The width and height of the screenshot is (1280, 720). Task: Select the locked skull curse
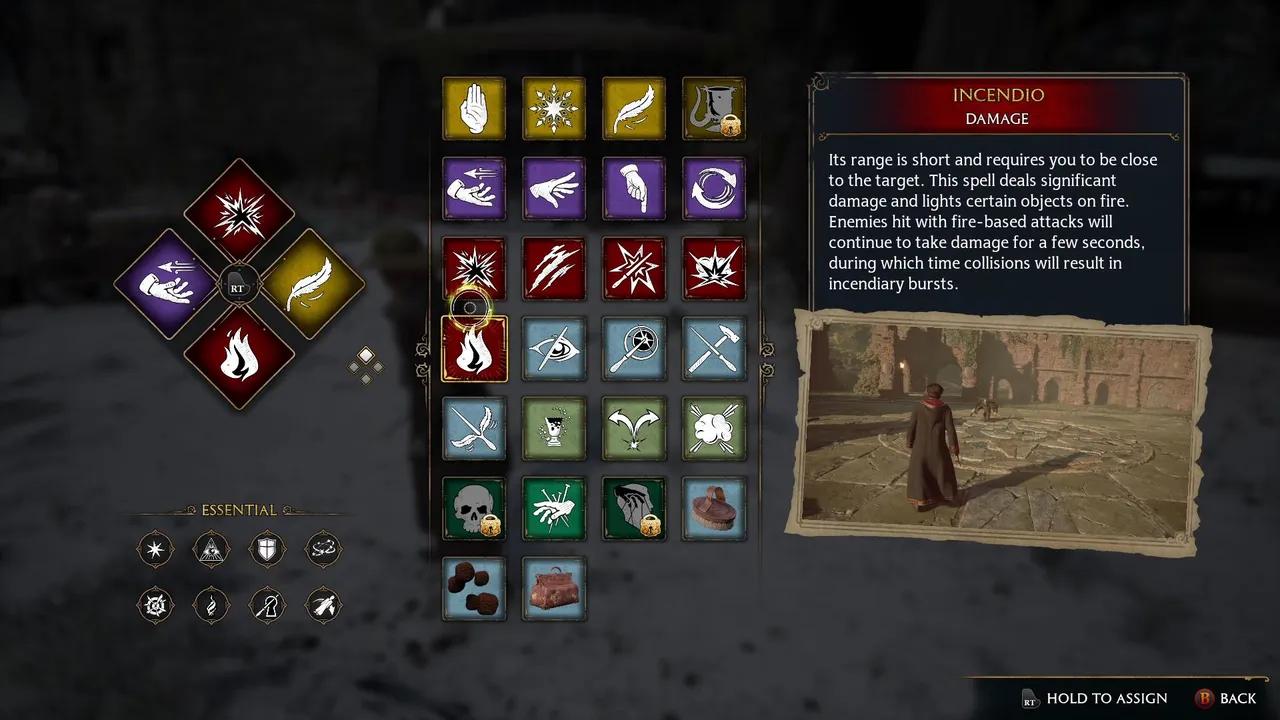474,509
